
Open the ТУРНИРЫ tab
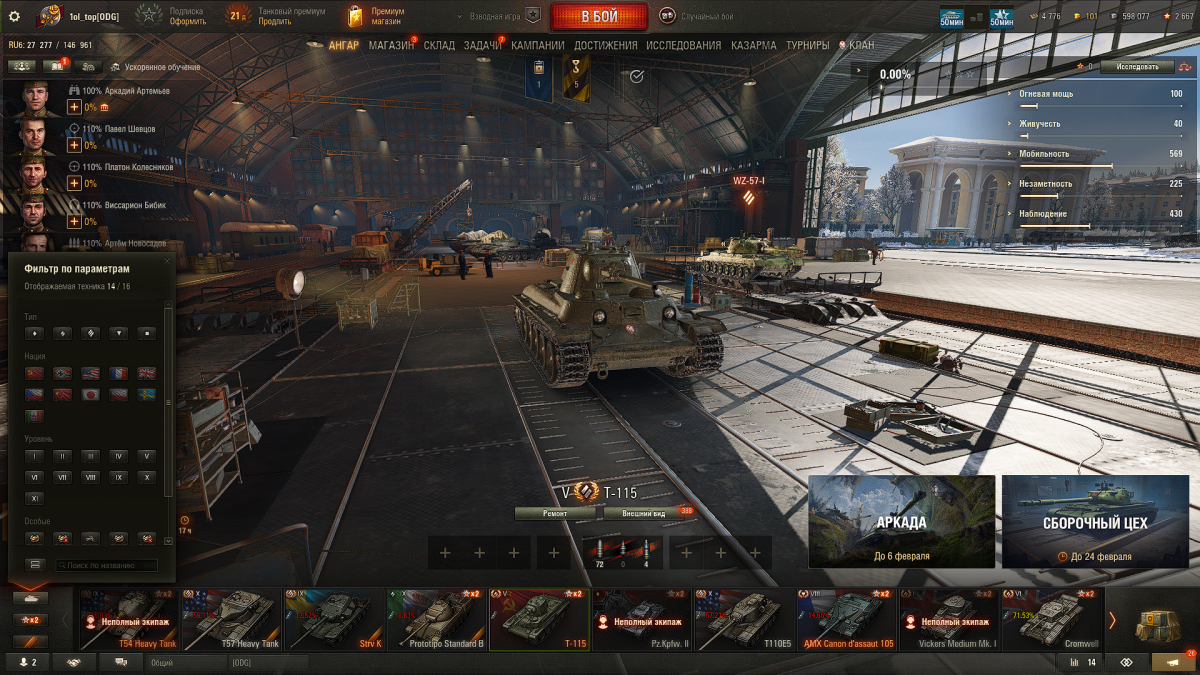coord(807,45)
